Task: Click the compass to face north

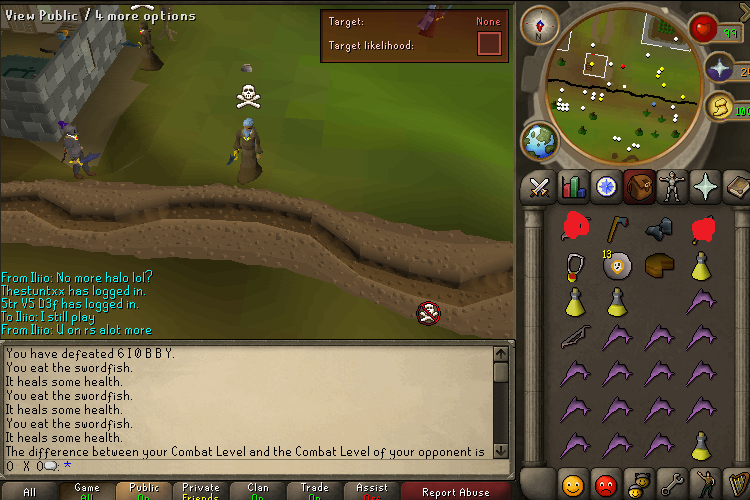Action: [539, 24]
